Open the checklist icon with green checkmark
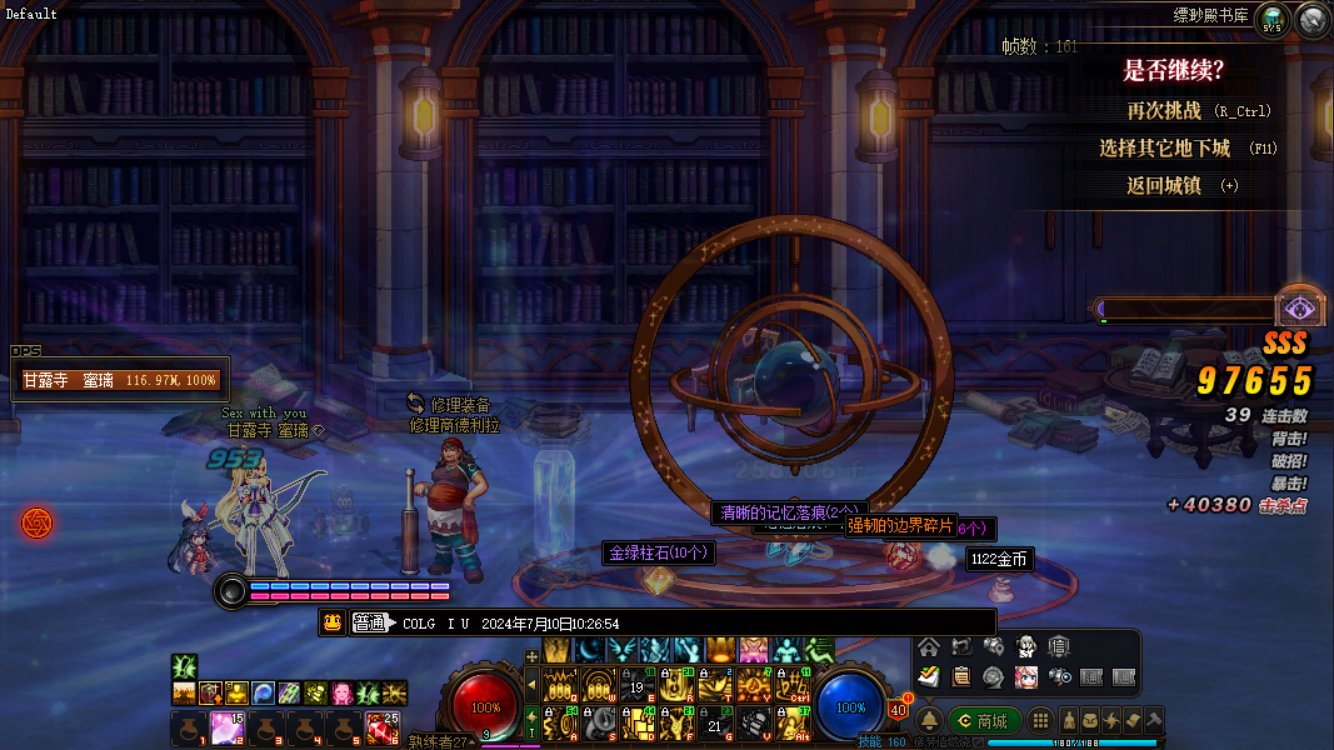1334x750 pixels. click(929, 677)
